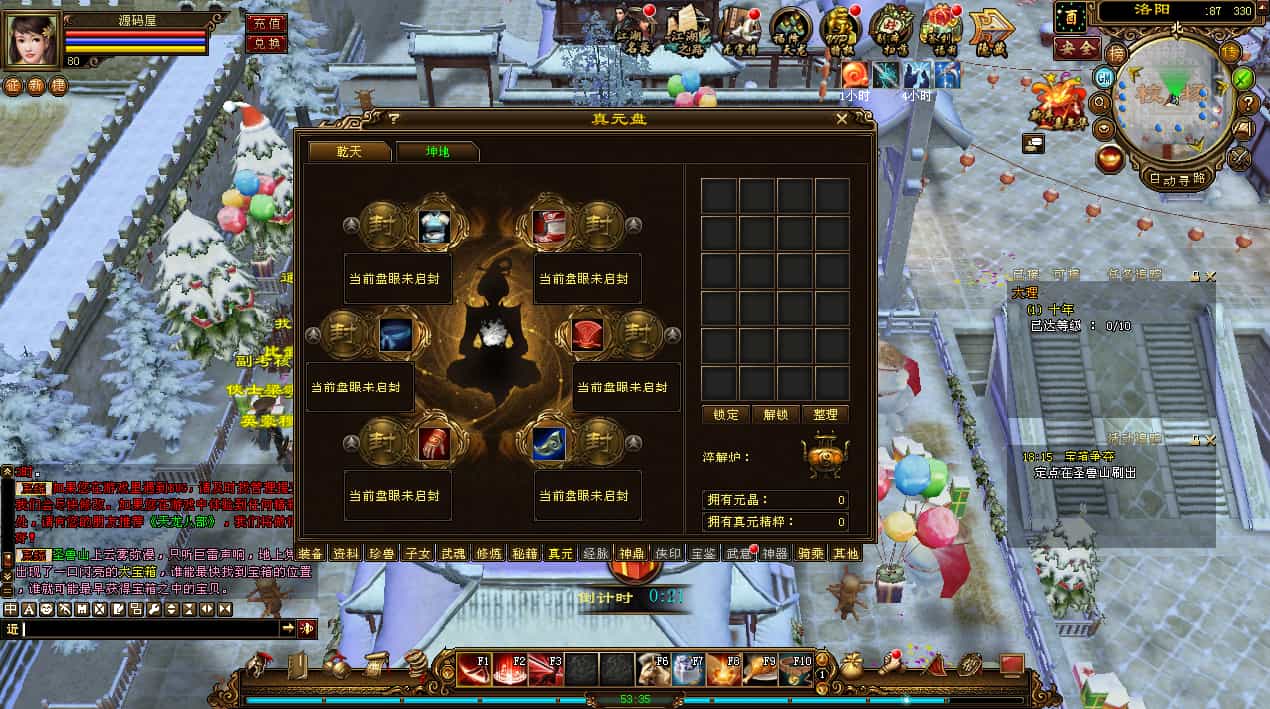Select the blue belt equipment slot
Screen dimensions: 1270x709
tap(396, 334)
